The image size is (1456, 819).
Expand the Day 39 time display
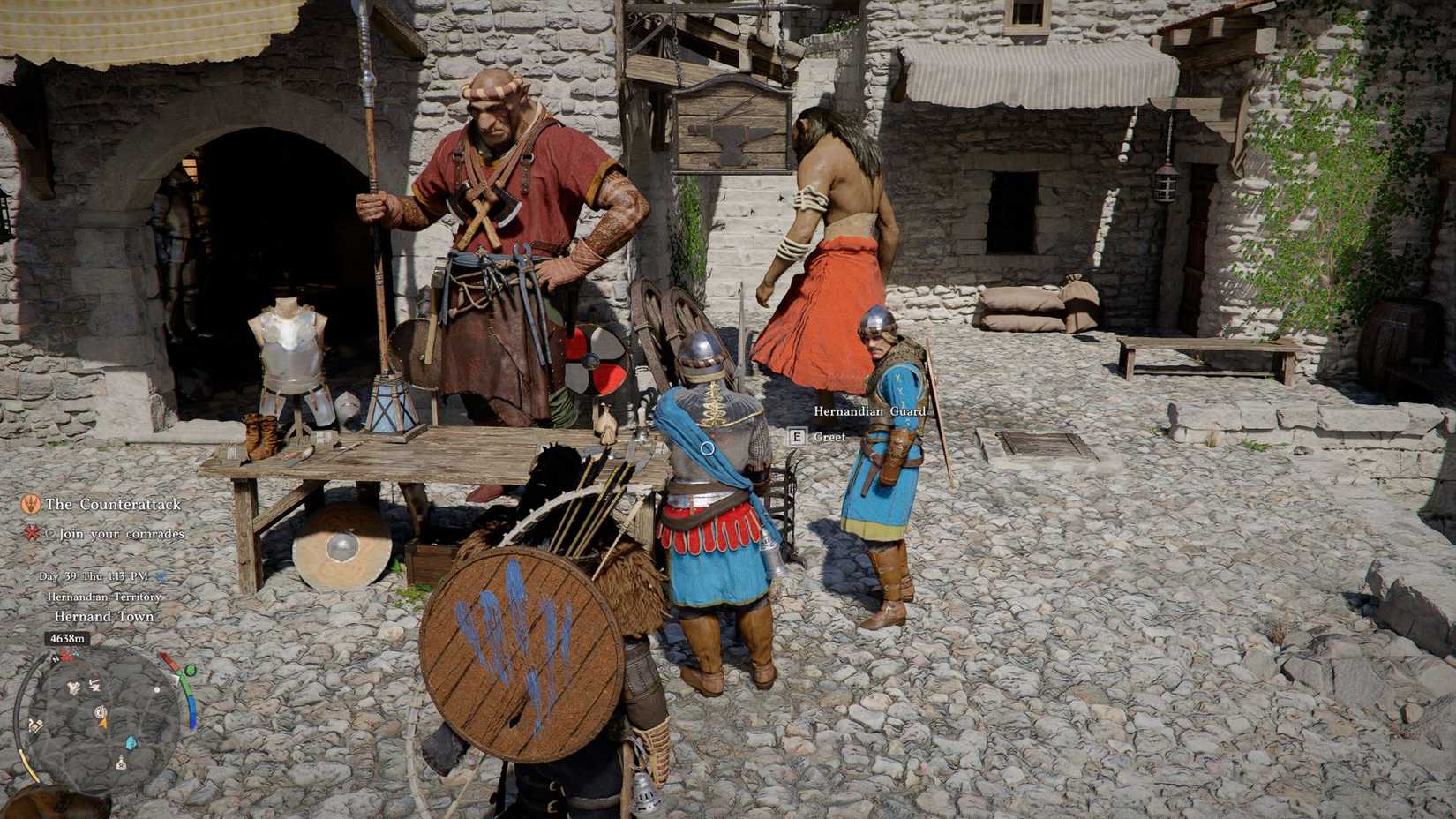pyautogui.click(x=94, y=575)
